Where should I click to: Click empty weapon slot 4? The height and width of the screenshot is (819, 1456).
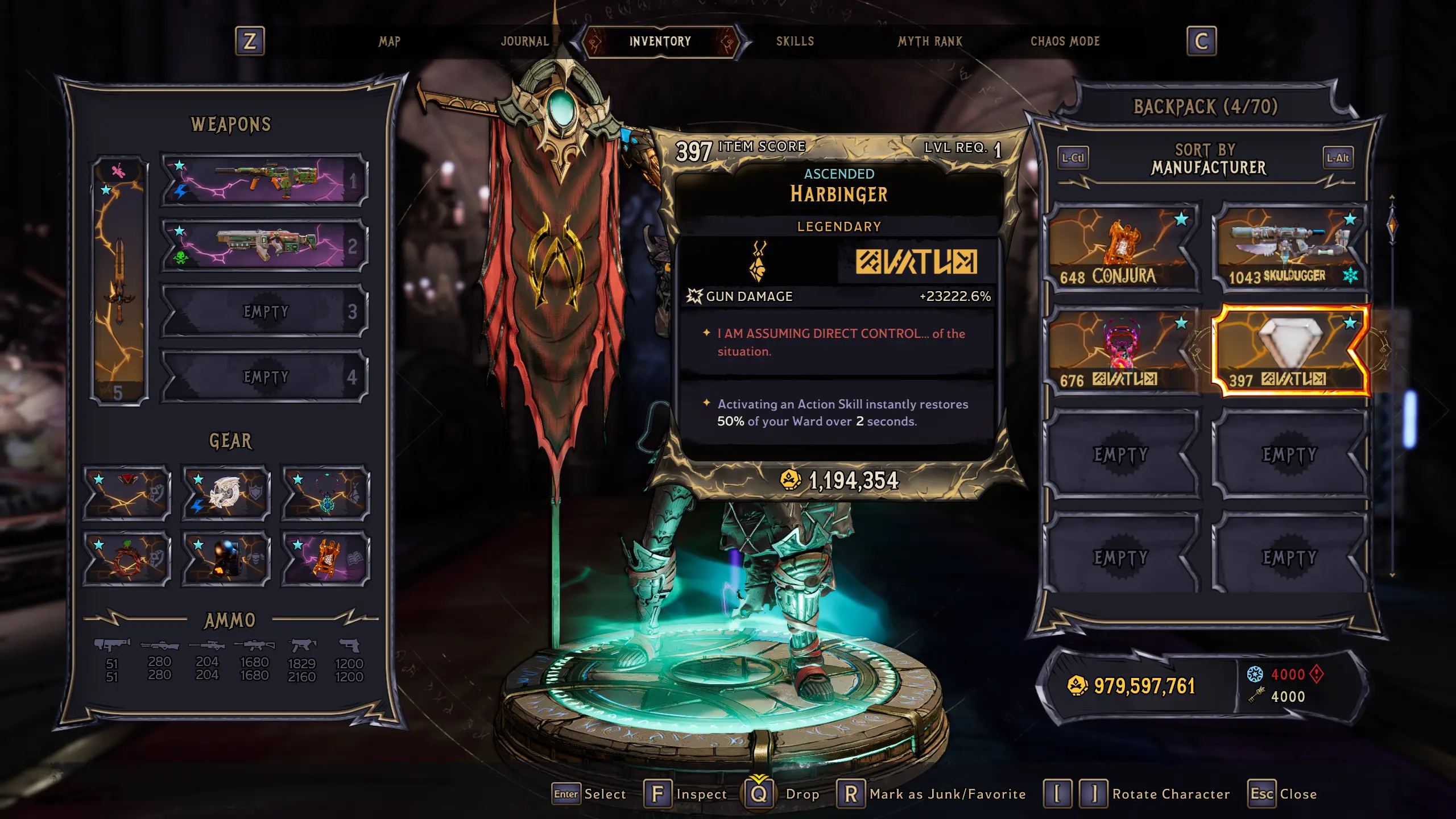click(x=264, y=377)
